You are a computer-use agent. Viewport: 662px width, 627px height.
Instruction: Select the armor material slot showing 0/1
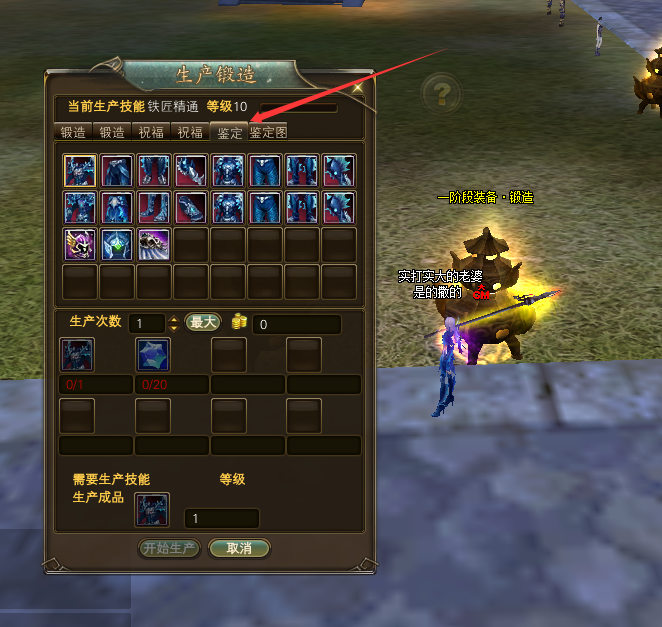pos(77,355)
